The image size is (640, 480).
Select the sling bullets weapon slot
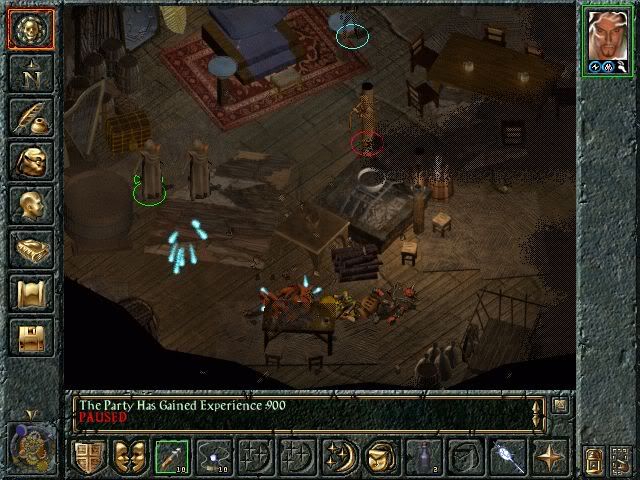pos(214,456)
